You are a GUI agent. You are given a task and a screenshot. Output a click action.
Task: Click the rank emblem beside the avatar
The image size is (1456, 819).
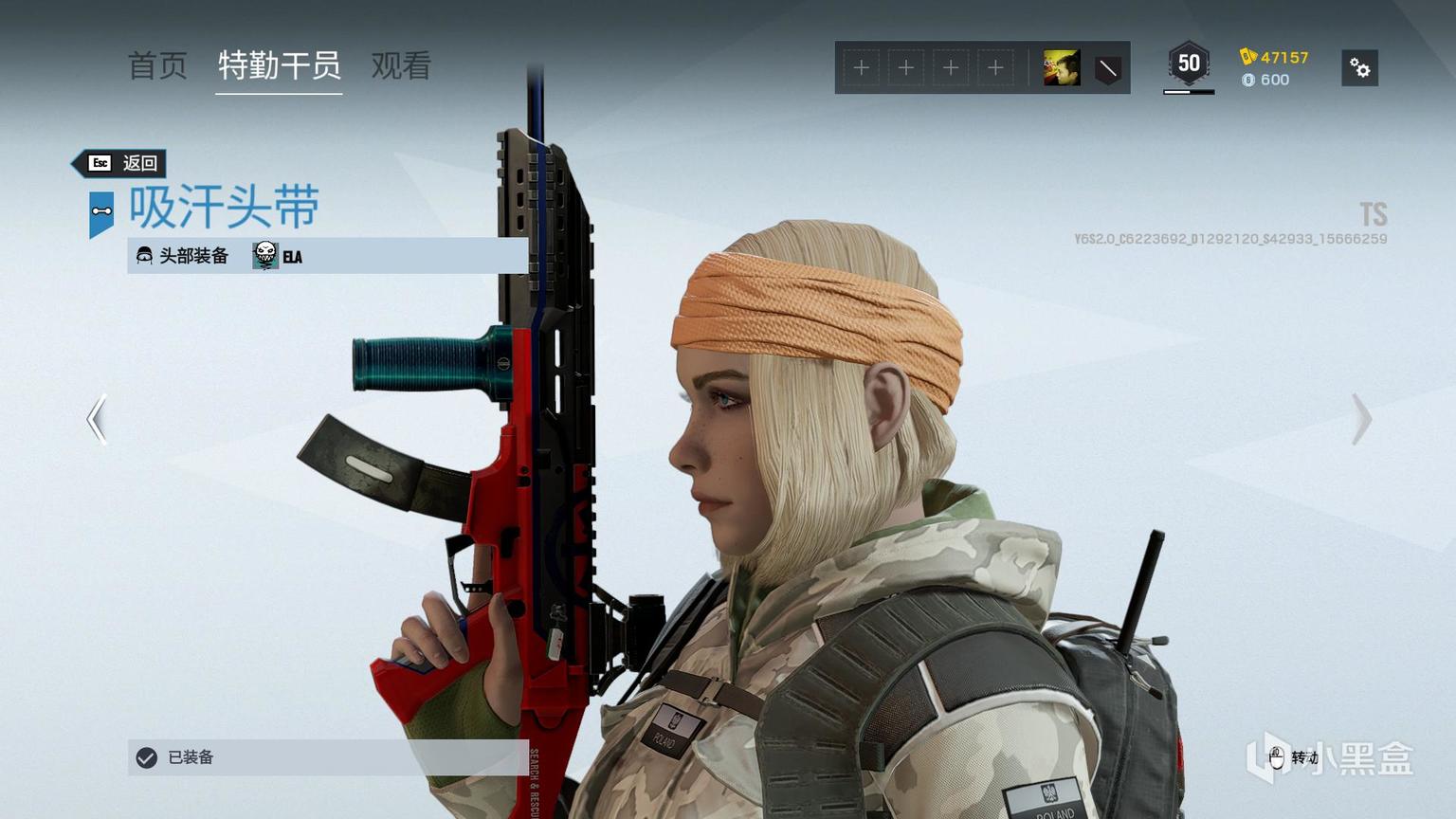click(x=1107, y=68)
